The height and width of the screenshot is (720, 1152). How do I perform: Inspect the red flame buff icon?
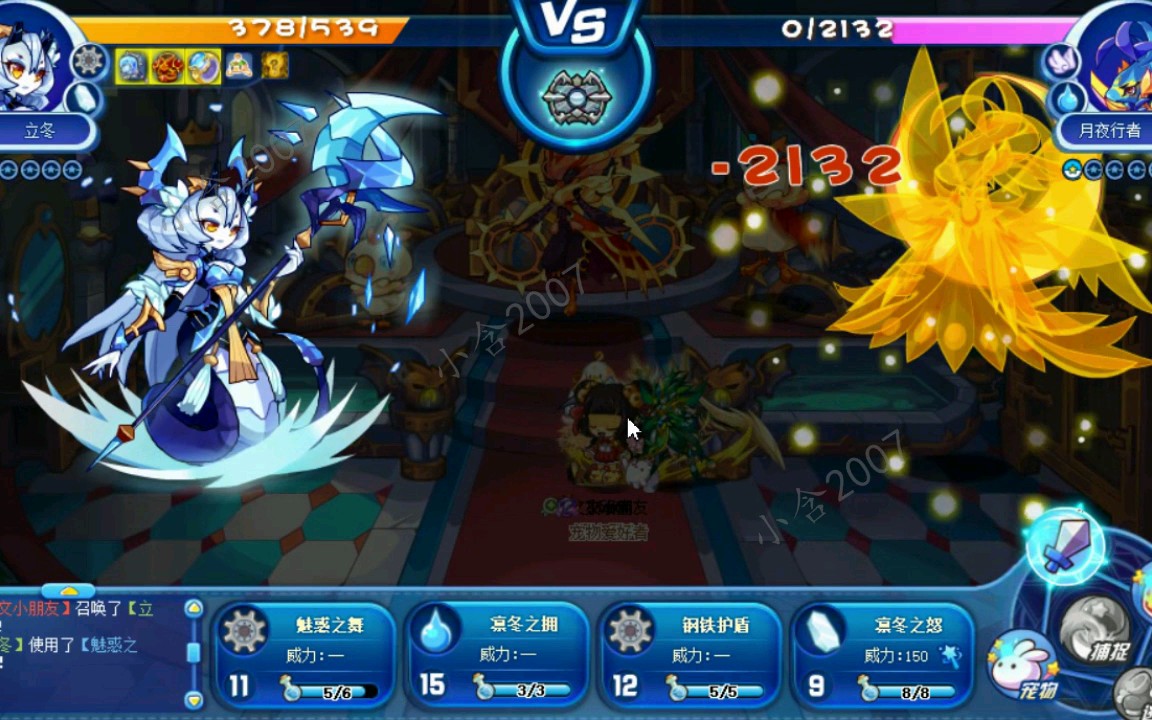tap(167, 67)
